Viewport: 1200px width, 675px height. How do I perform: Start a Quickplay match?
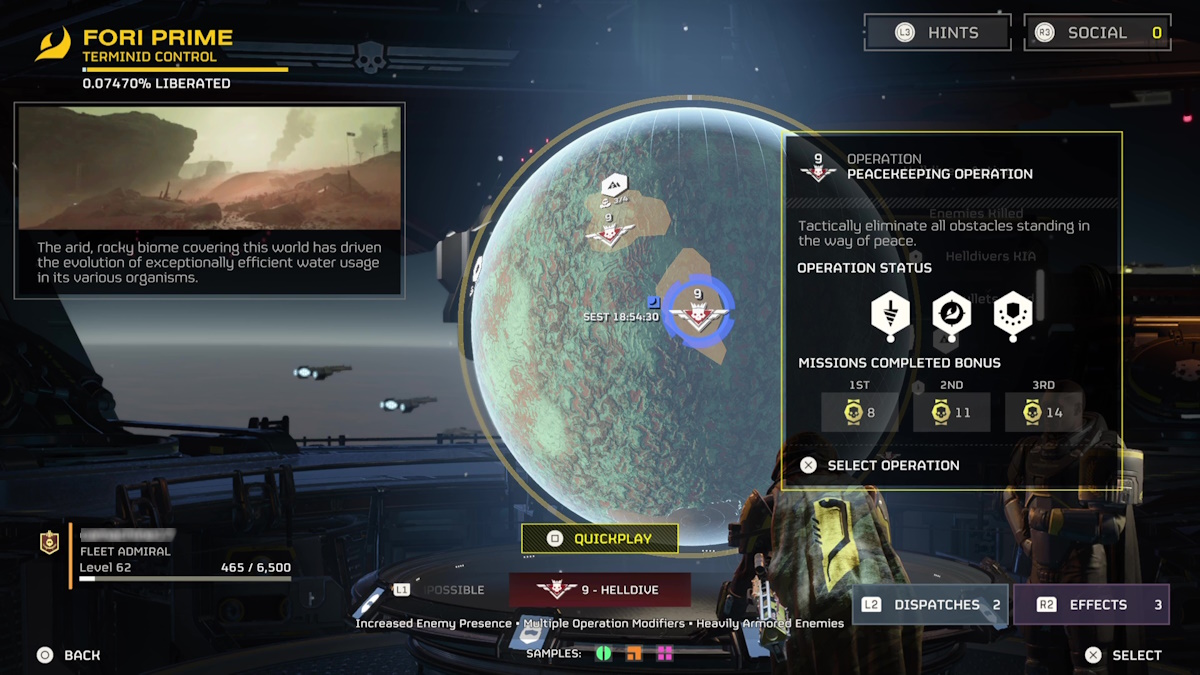[600, 539]
